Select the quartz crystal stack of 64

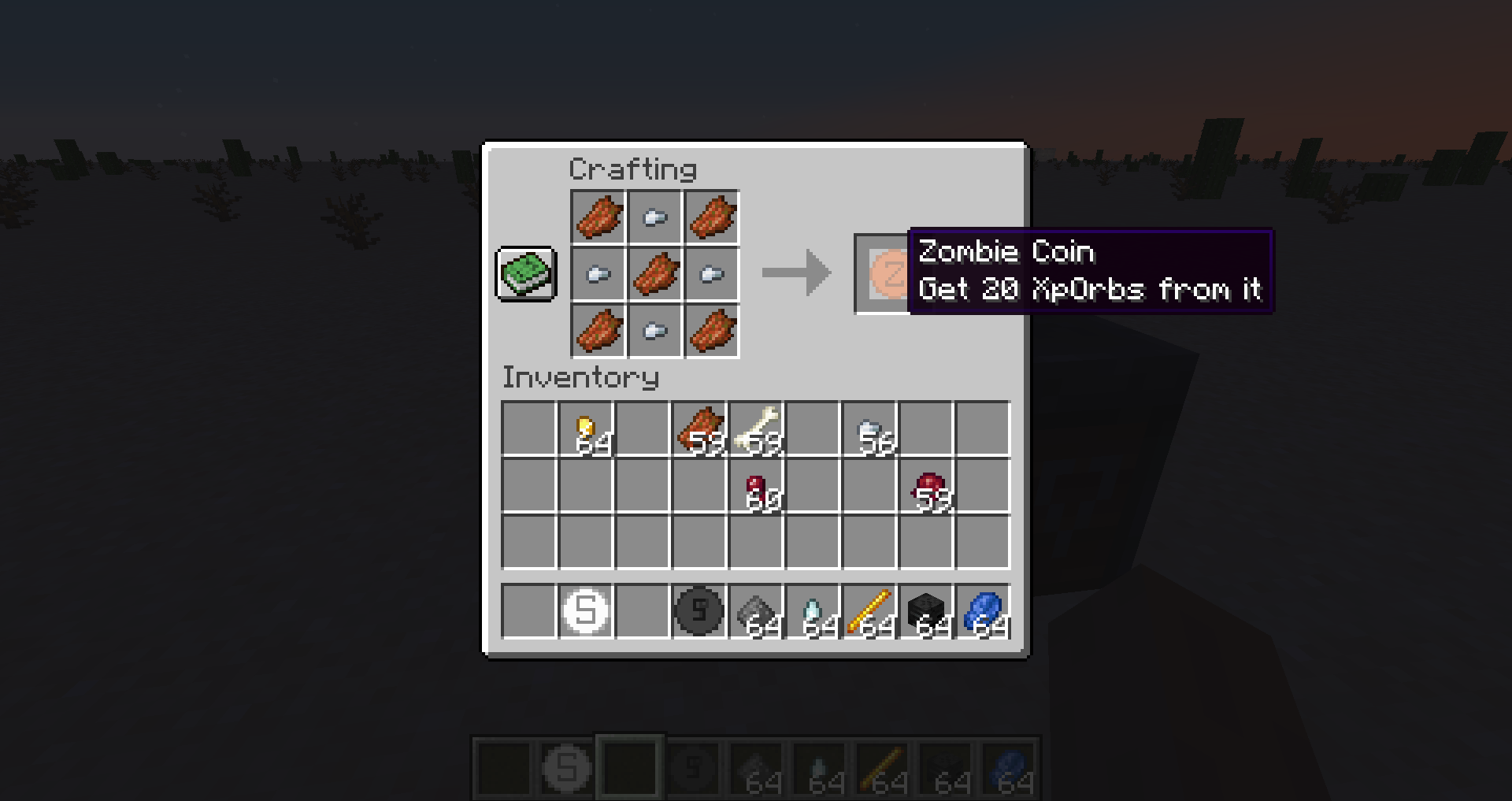815,613
